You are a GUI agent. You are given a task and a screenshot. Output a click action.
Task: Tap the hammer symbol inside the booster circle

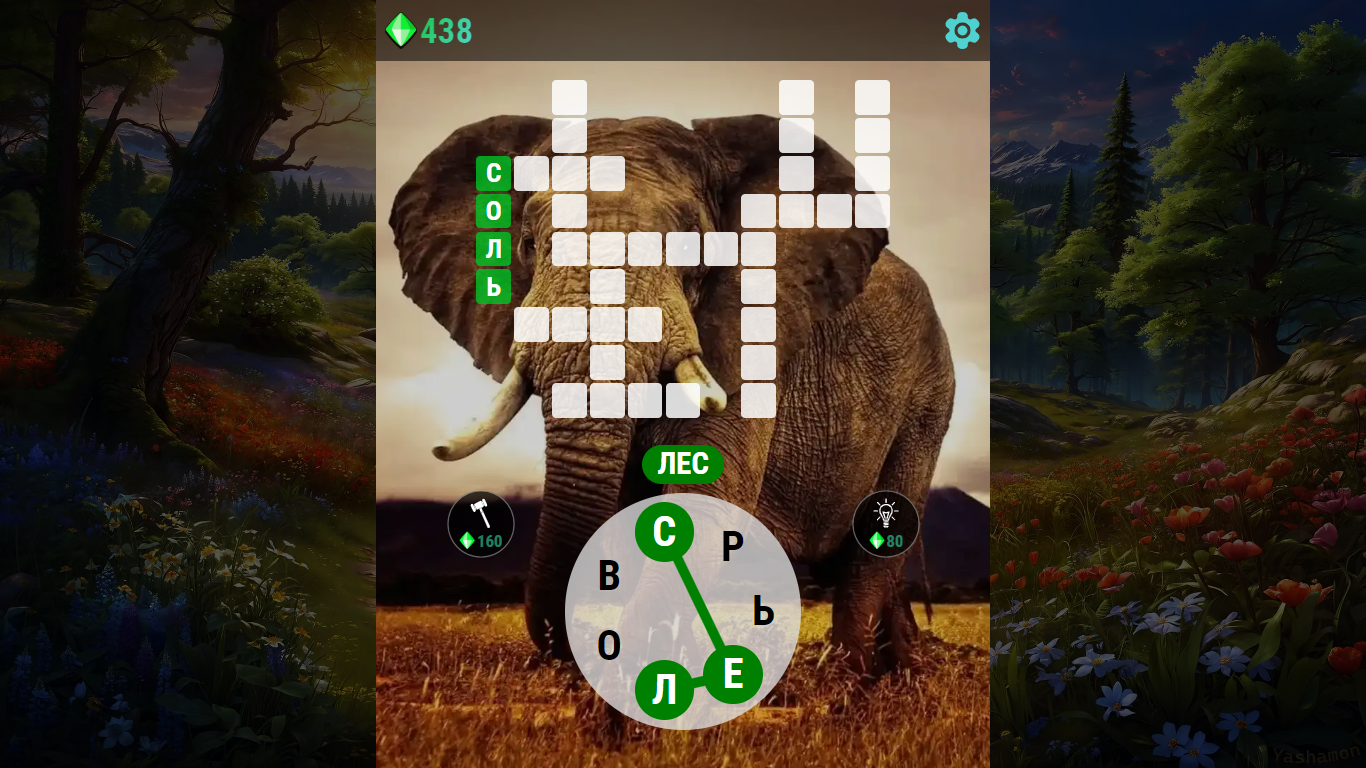pos(480,512)
